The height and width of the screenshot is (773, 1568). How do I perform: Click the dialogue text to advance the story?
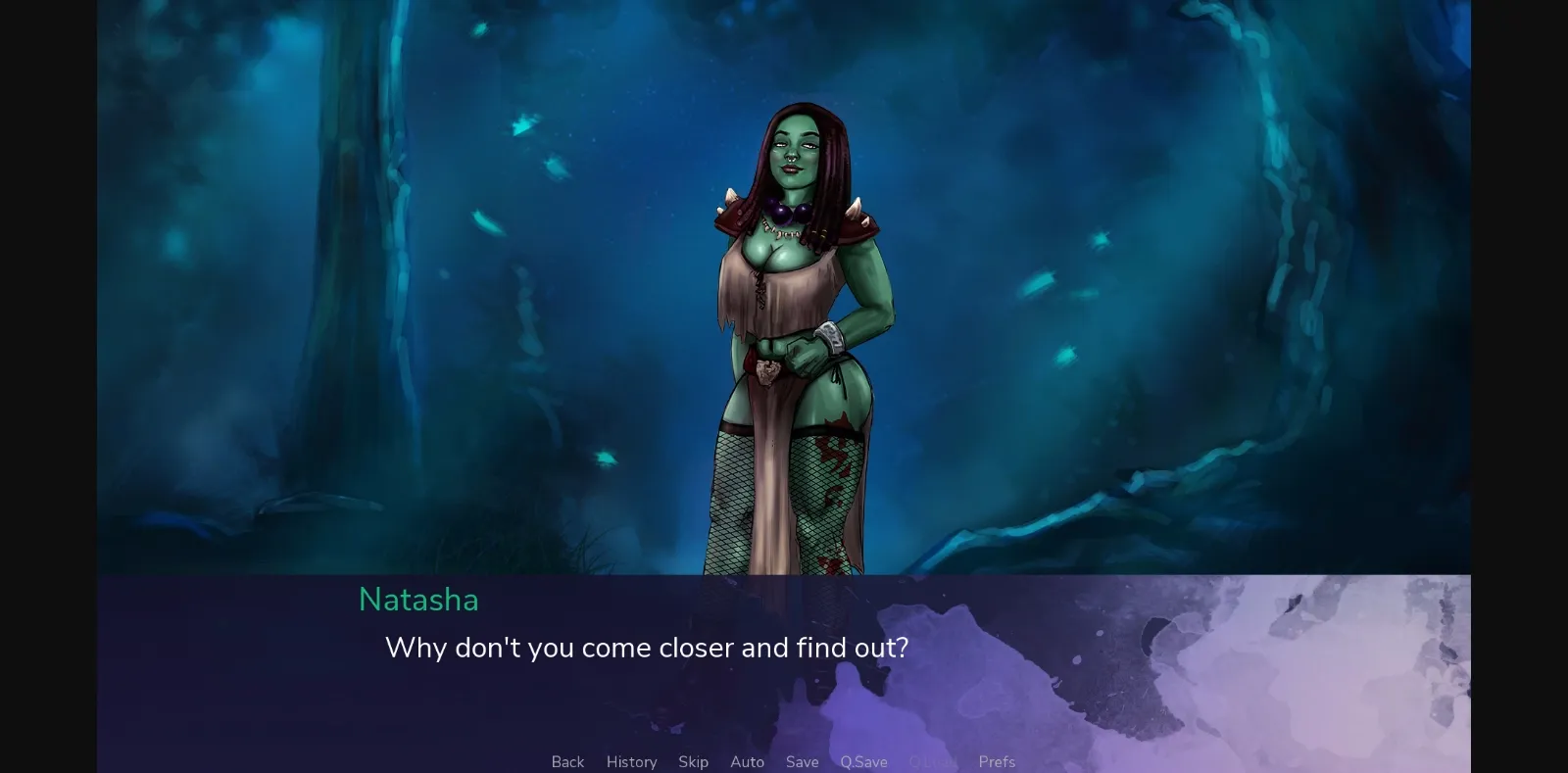pyautogui.click(x=647, y=648)
